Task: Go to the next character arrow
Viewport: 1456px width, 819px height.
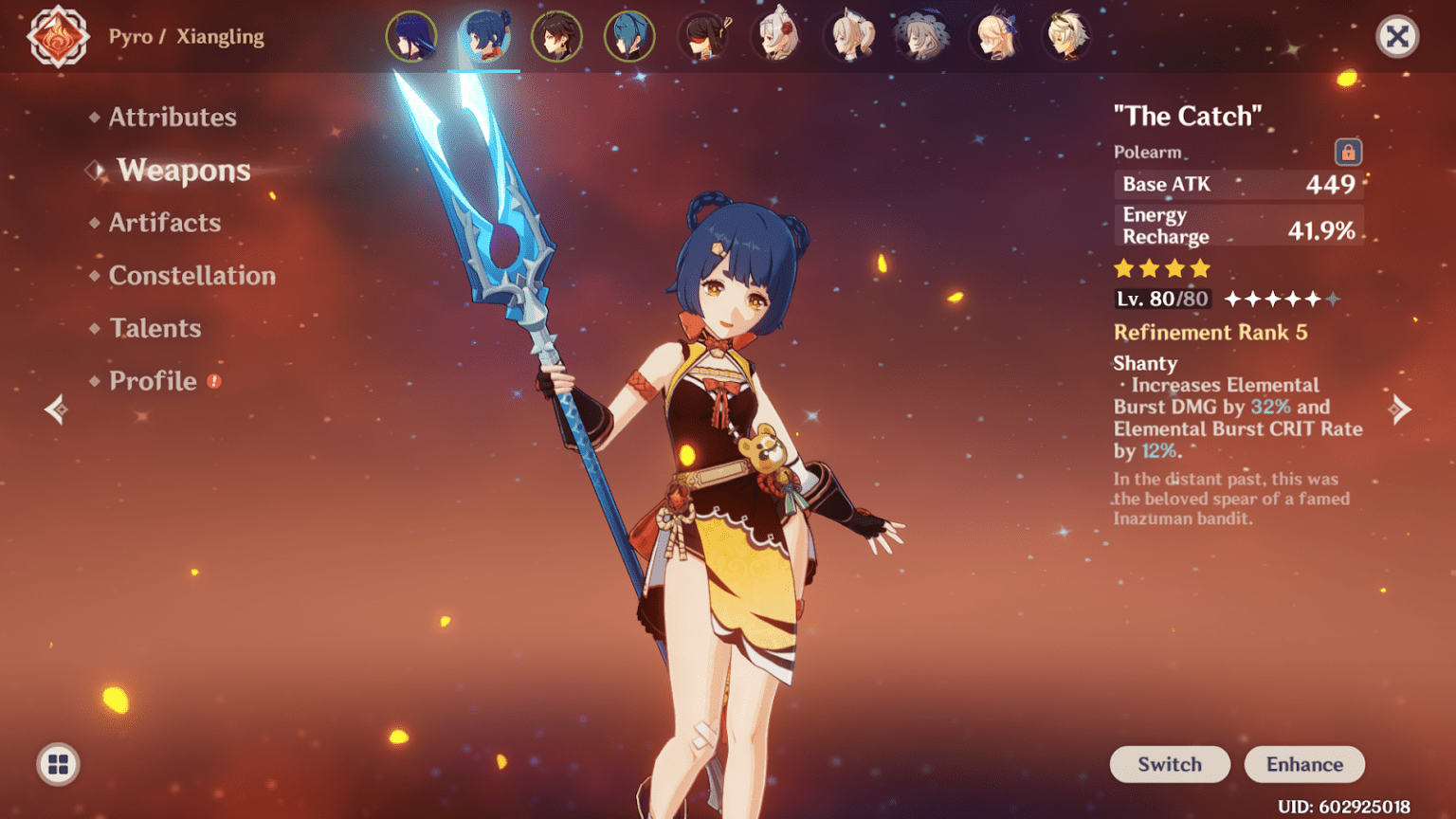Action: click(x=1399, y=409)
